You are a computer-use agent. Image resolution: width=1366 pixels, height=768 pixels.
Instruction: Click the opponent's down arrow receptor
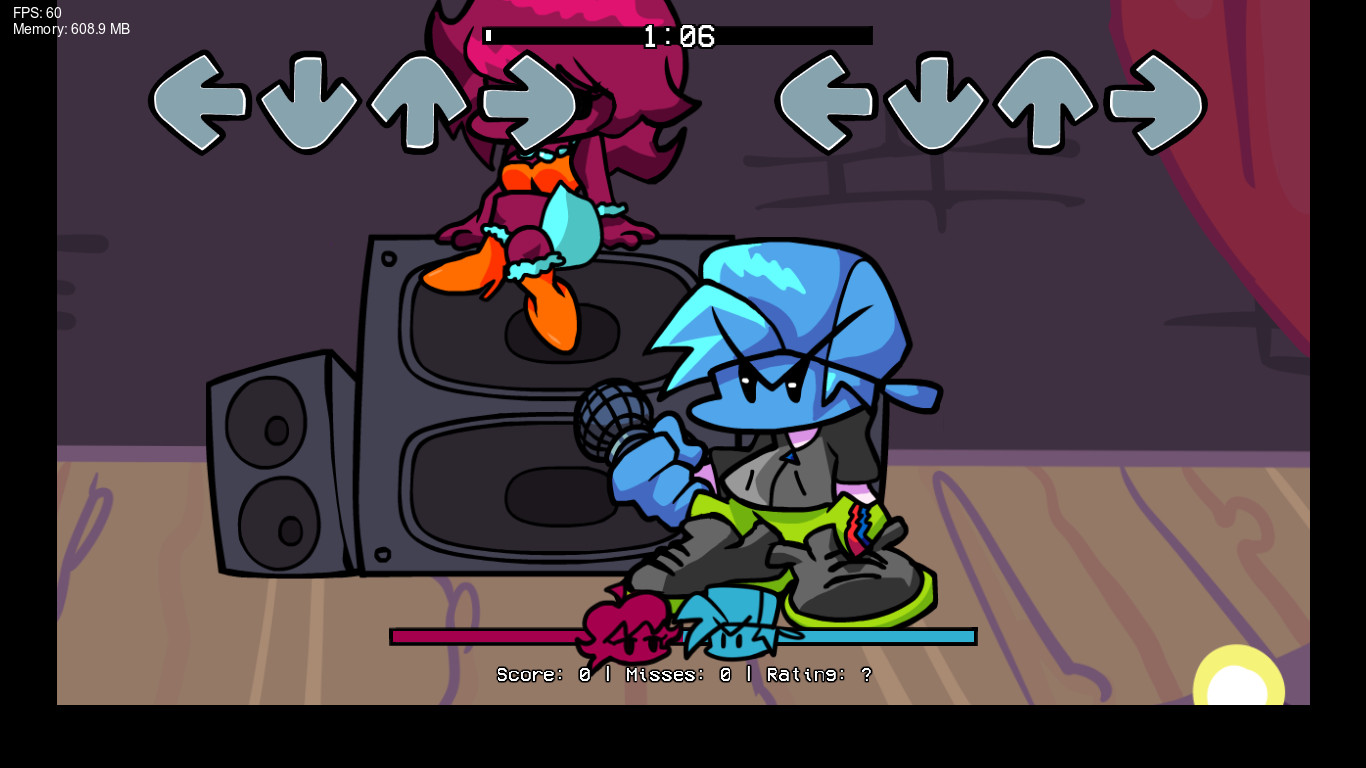(x=309, y=100)
